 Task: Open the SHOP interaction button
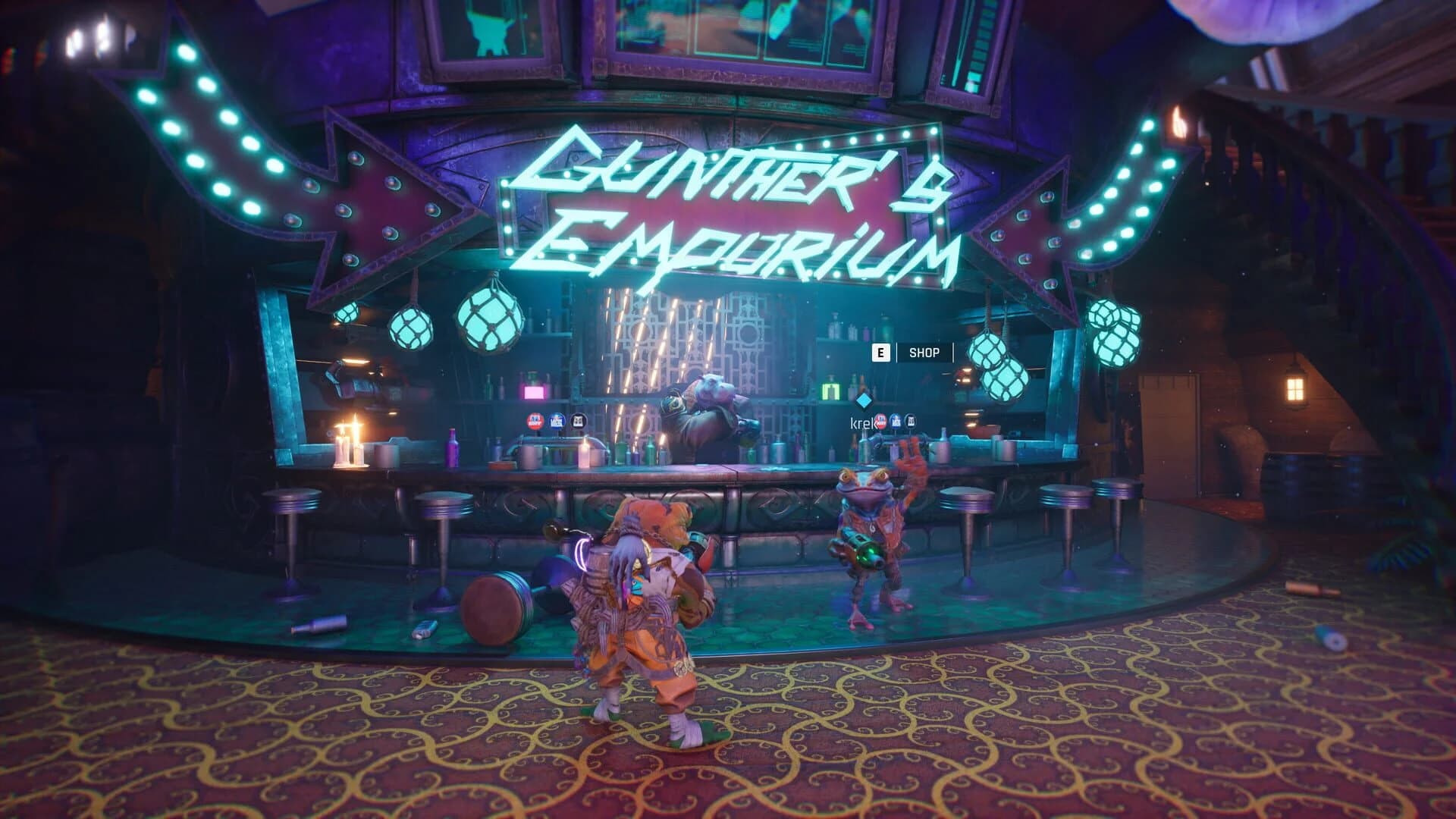(x=924, y=352)
